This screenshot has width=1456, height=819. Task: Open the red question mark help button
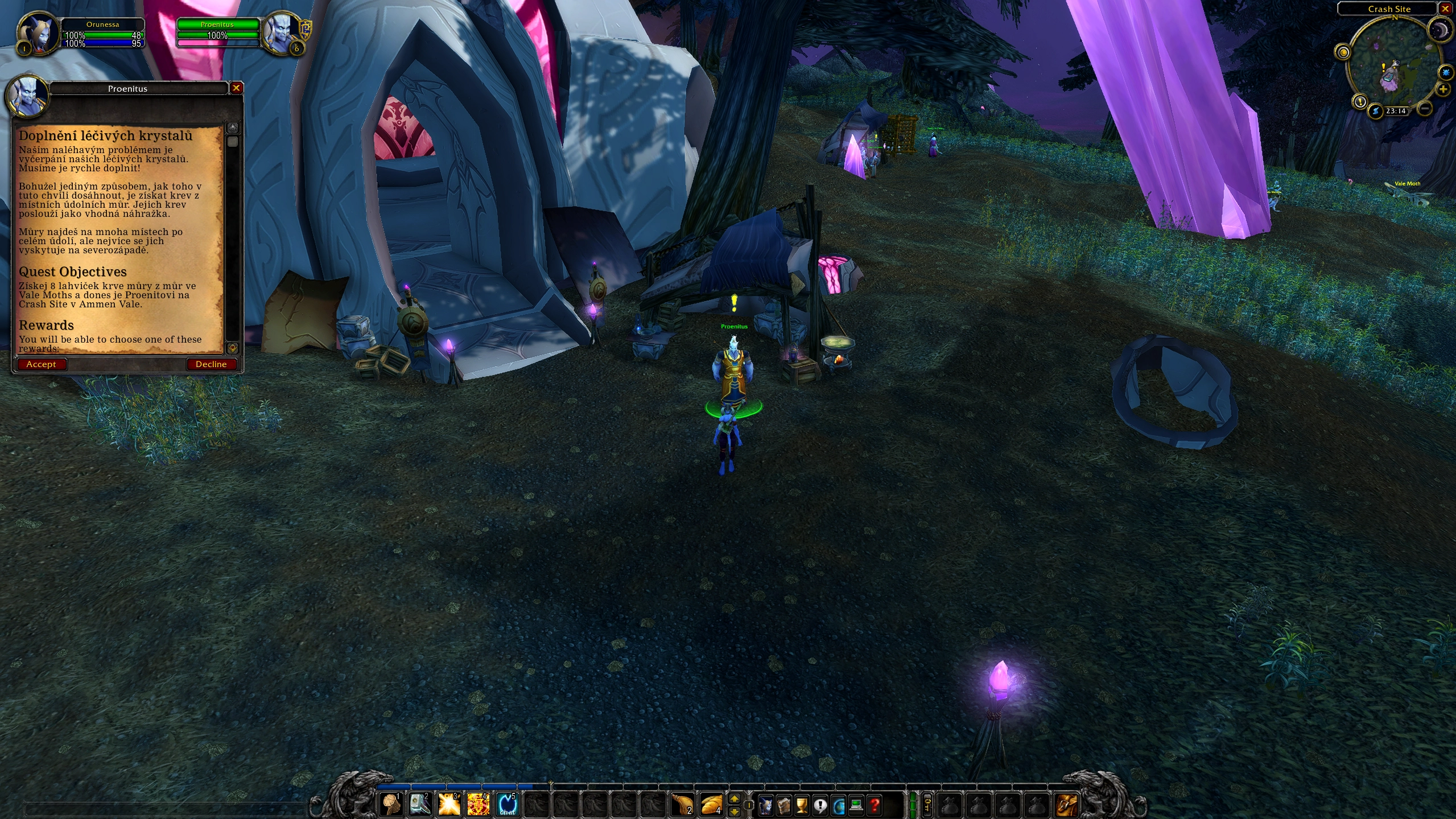click(x=875, y=805)
